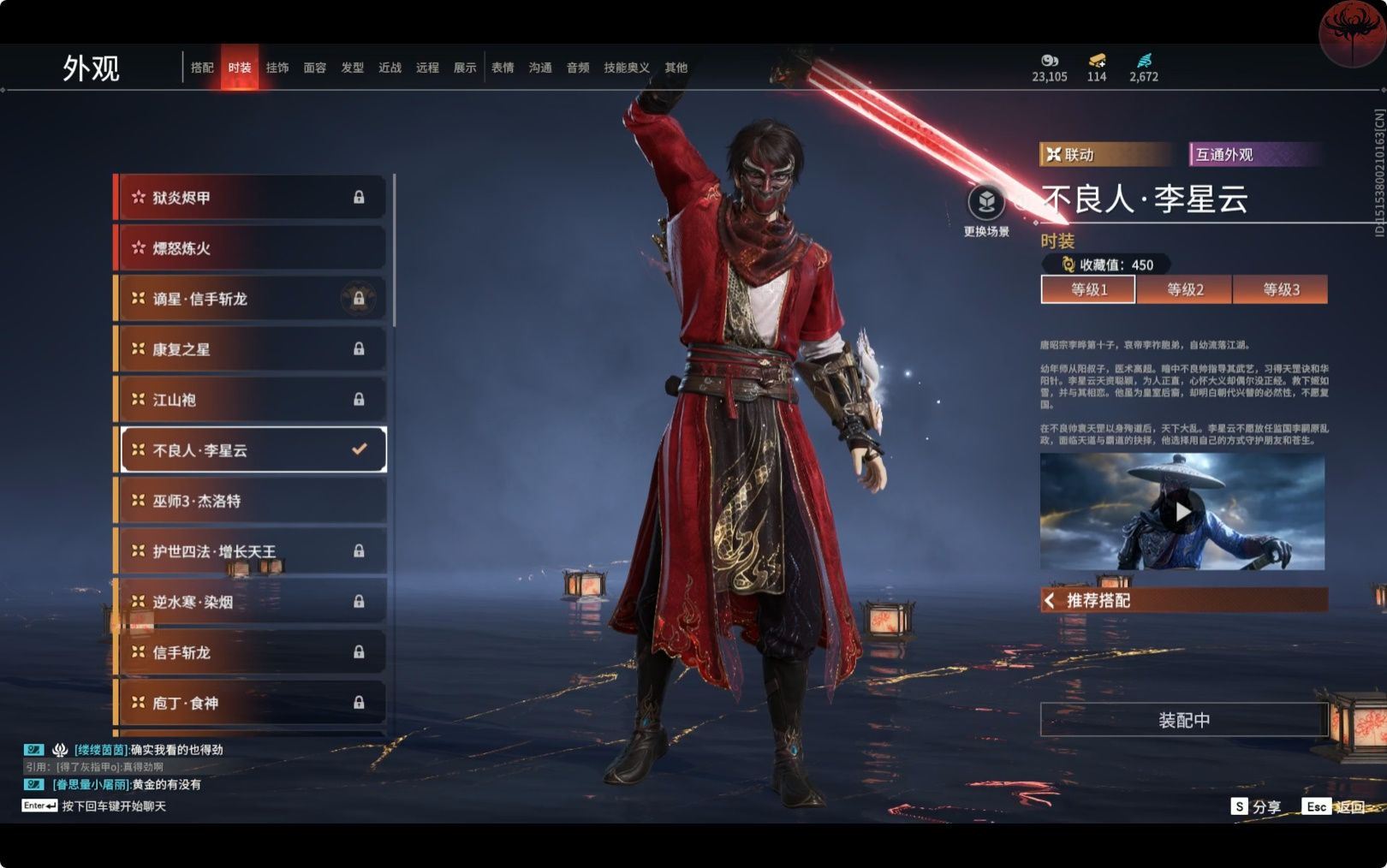Select the 面容 face tab

tap(315, 68)
